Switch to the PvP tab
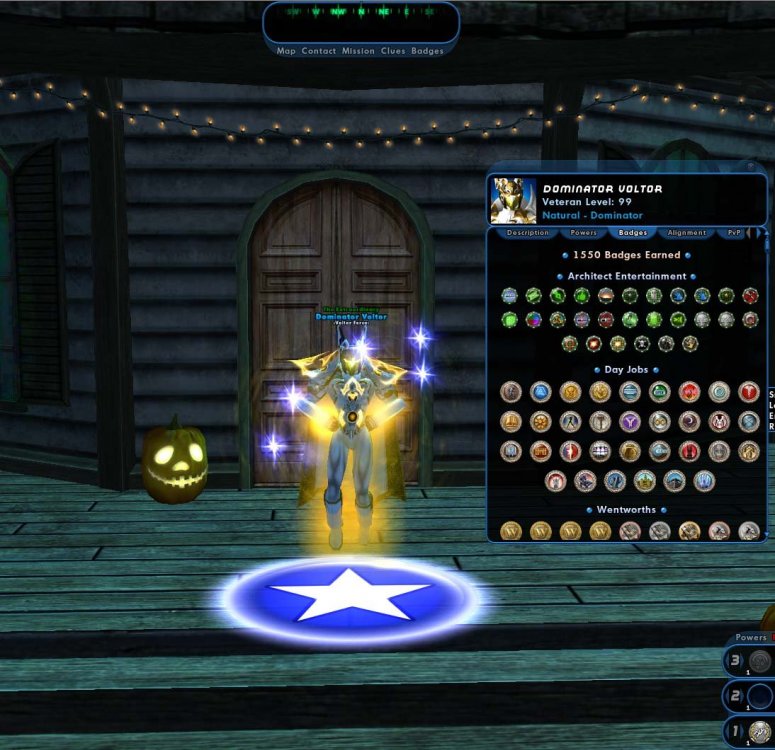 [735, 233]
